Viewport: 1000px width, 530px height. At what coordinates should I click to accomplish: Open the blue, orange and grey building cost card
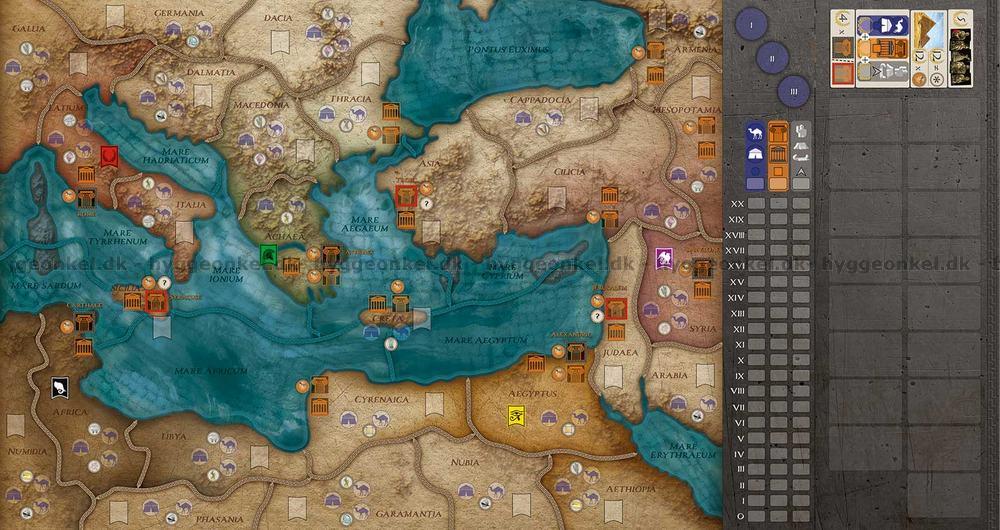coord(883,47)
